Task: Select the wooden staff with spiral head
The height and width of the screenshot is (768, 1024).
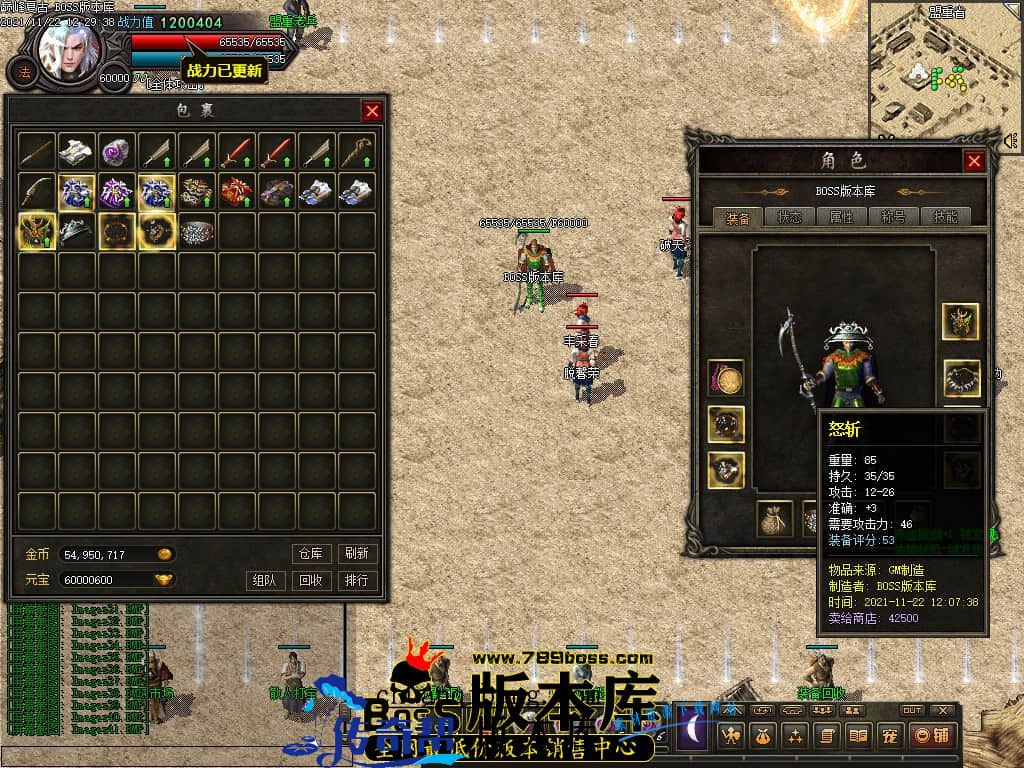Action: (357, 151)
